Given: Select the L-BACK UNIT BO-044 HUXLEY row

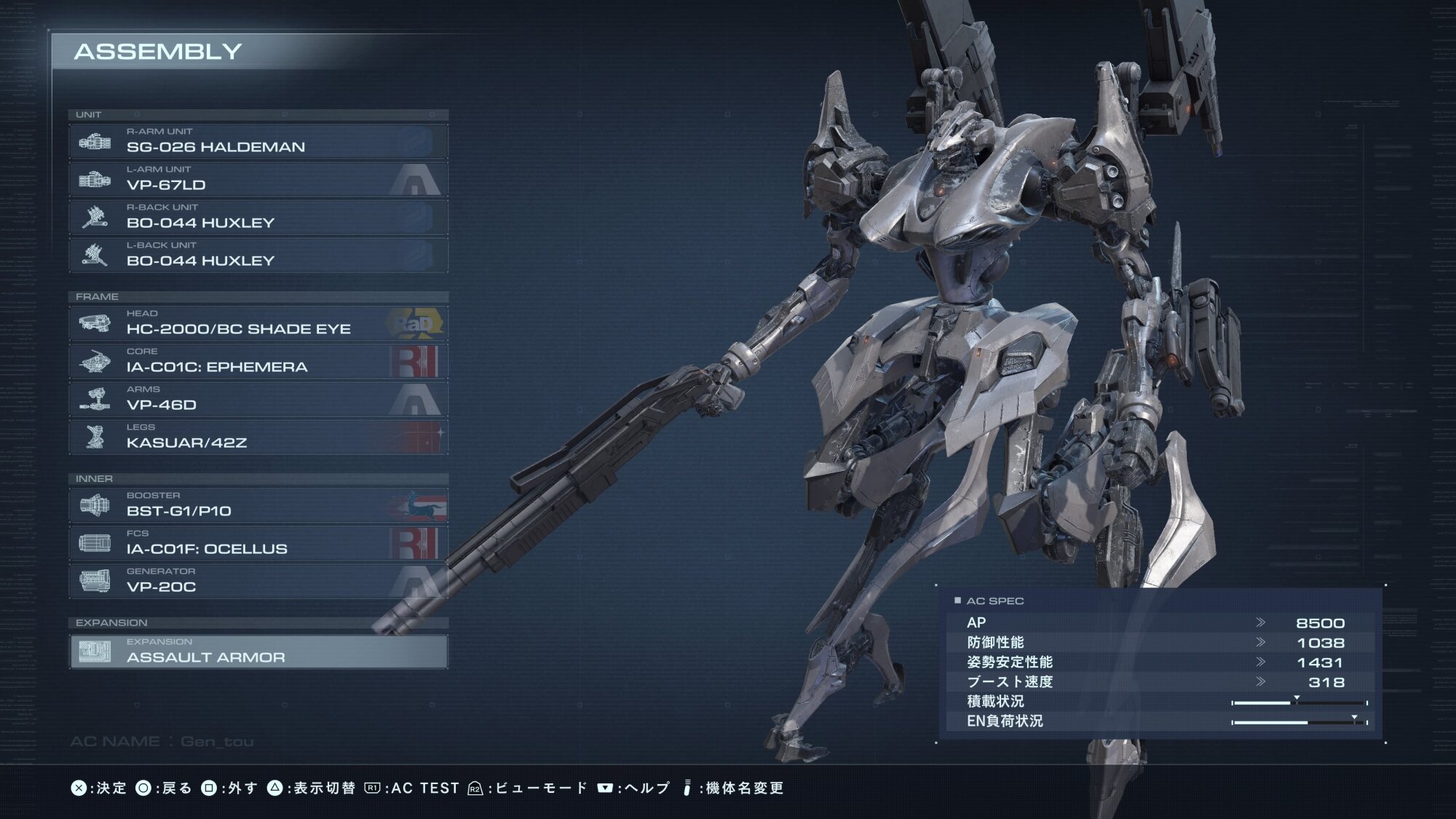Looking at the screenshot, I should (x=258, y=255).
